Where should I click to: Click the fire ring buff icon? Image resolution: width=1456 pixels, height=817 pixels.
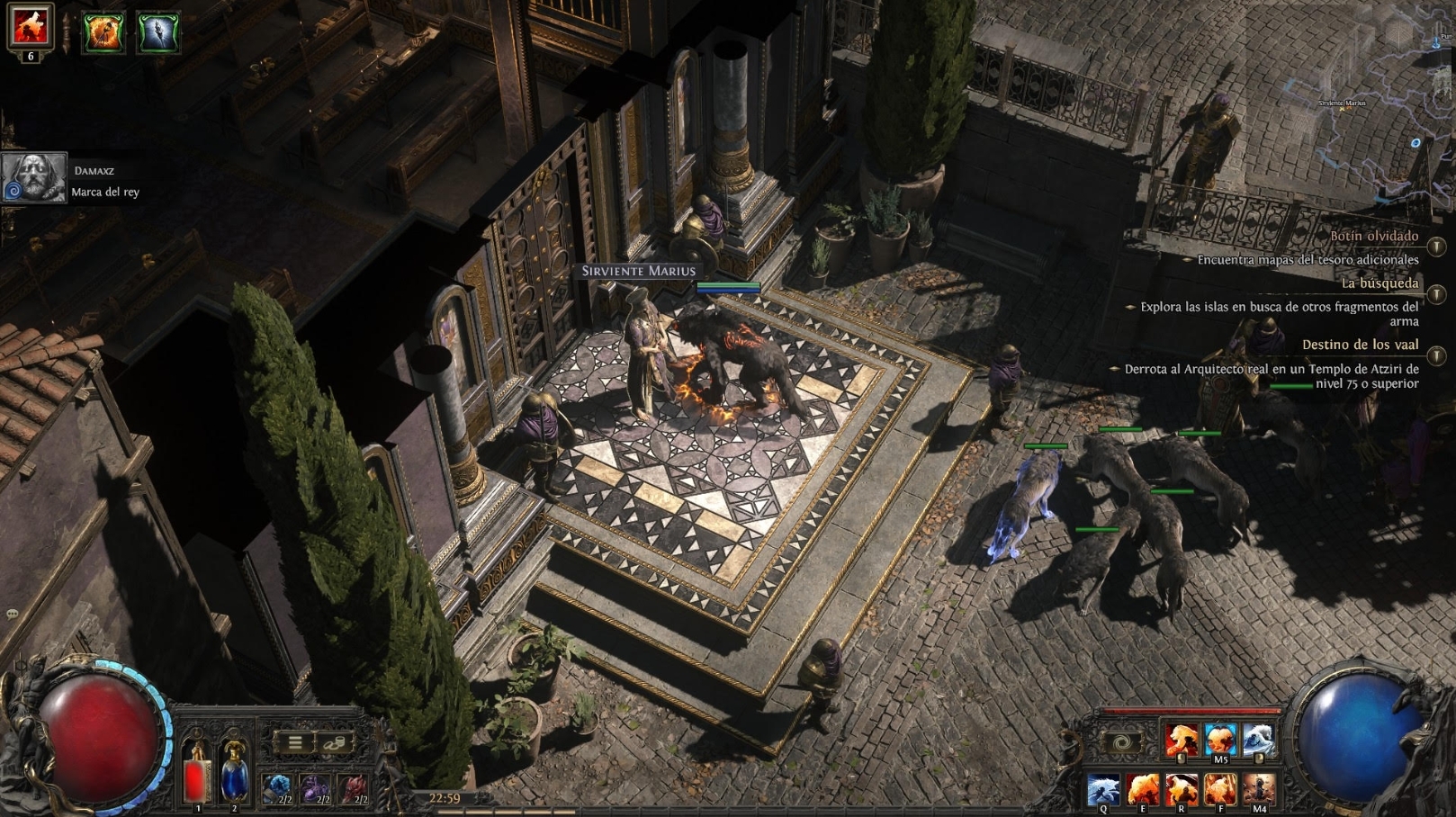click(103, 33)
